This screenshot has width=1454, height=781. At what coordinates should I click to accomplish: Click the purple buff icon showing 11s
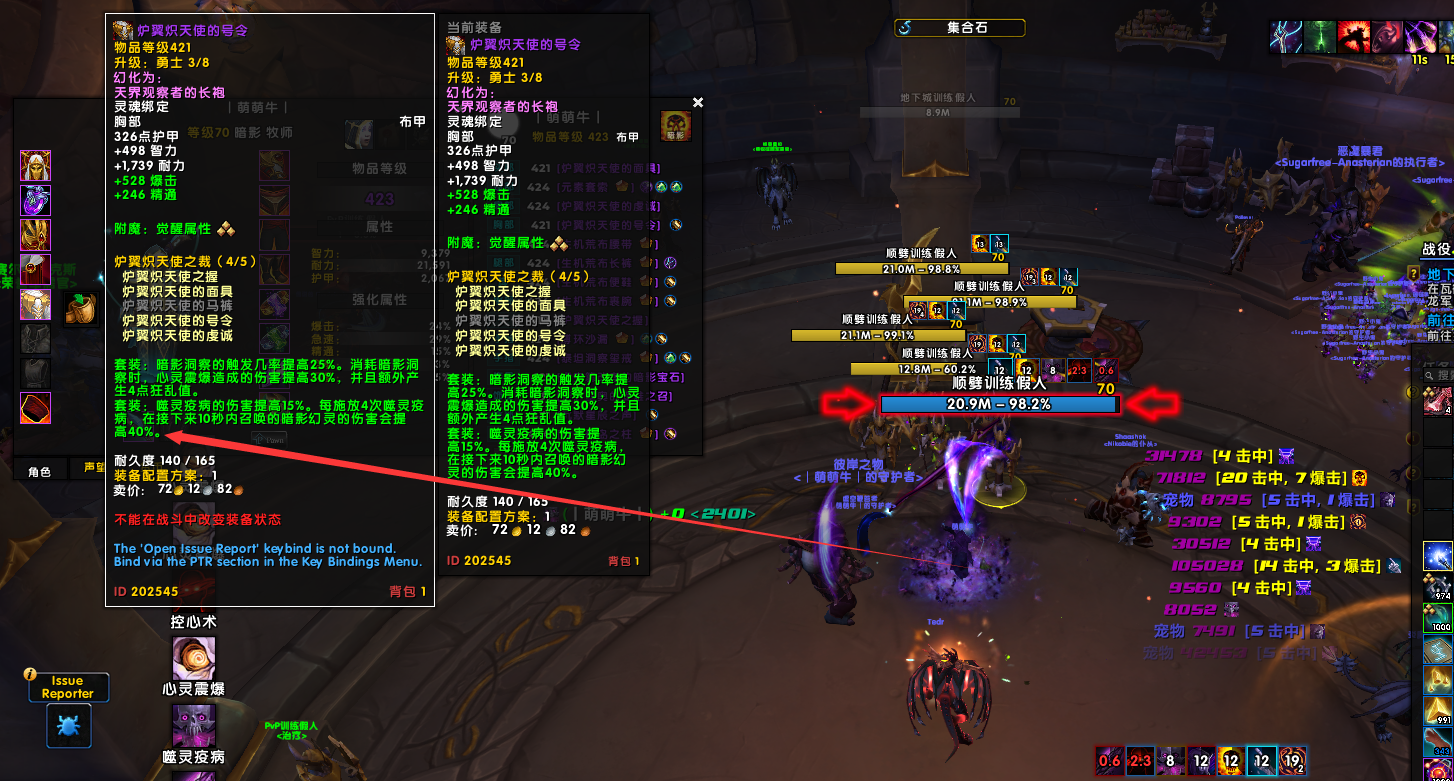click(1420, 37)
